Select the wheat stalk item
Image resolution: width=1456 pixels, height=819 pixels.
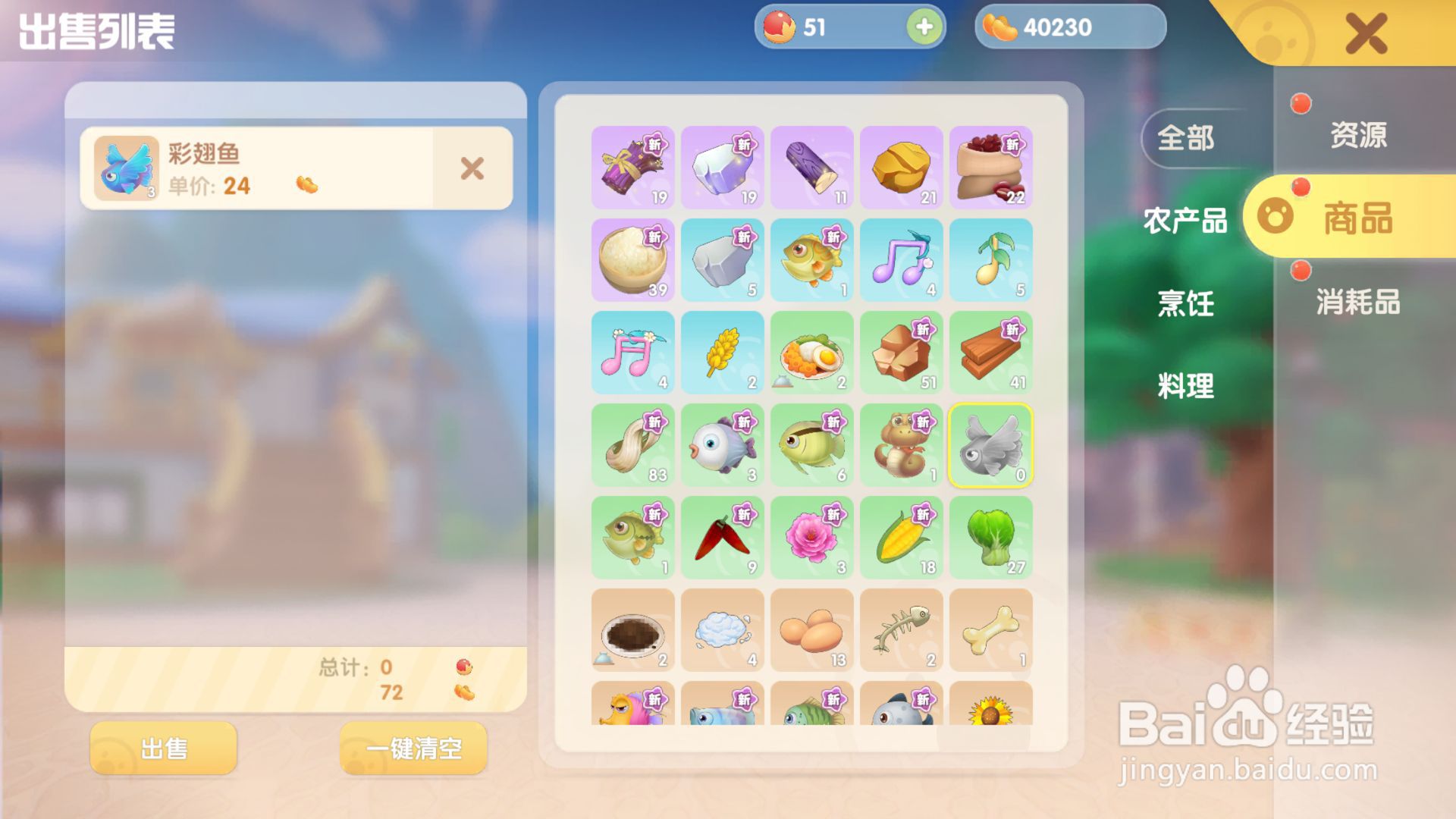tap(722, 353)
